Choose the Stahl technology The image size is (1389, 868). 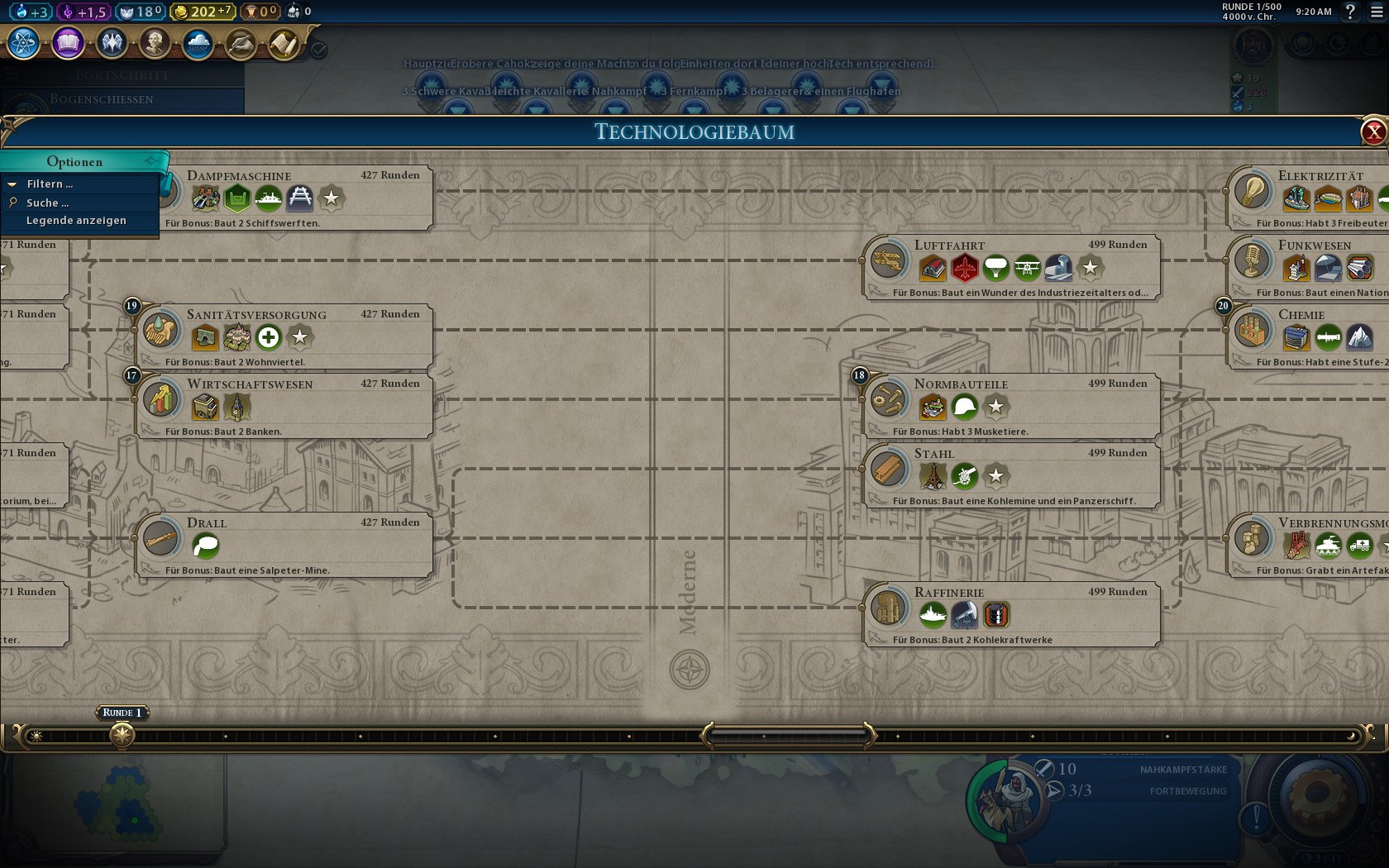pyautogui.click(x=934, y=454)
